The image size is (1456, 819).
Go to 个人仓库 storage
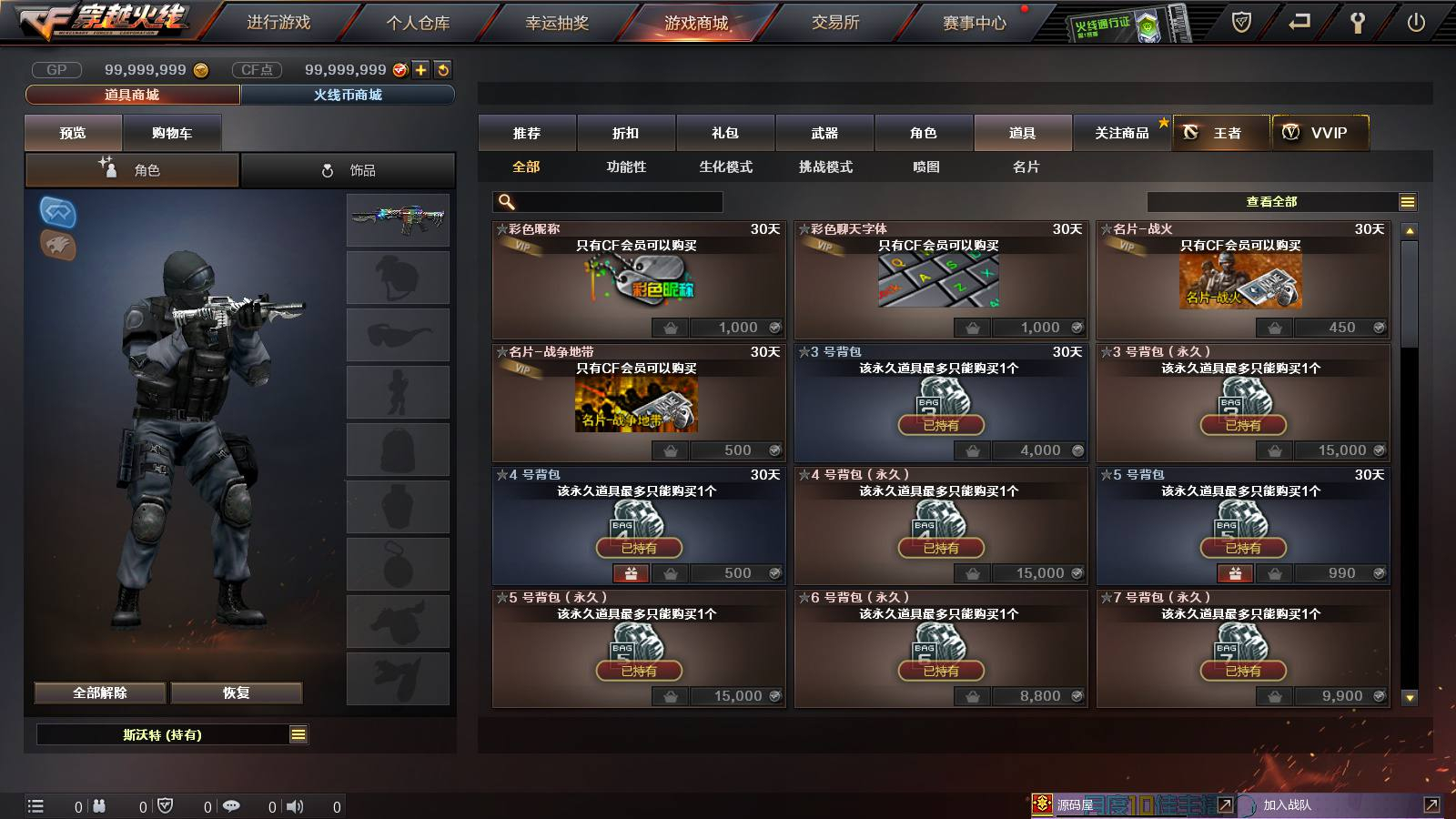418,23
